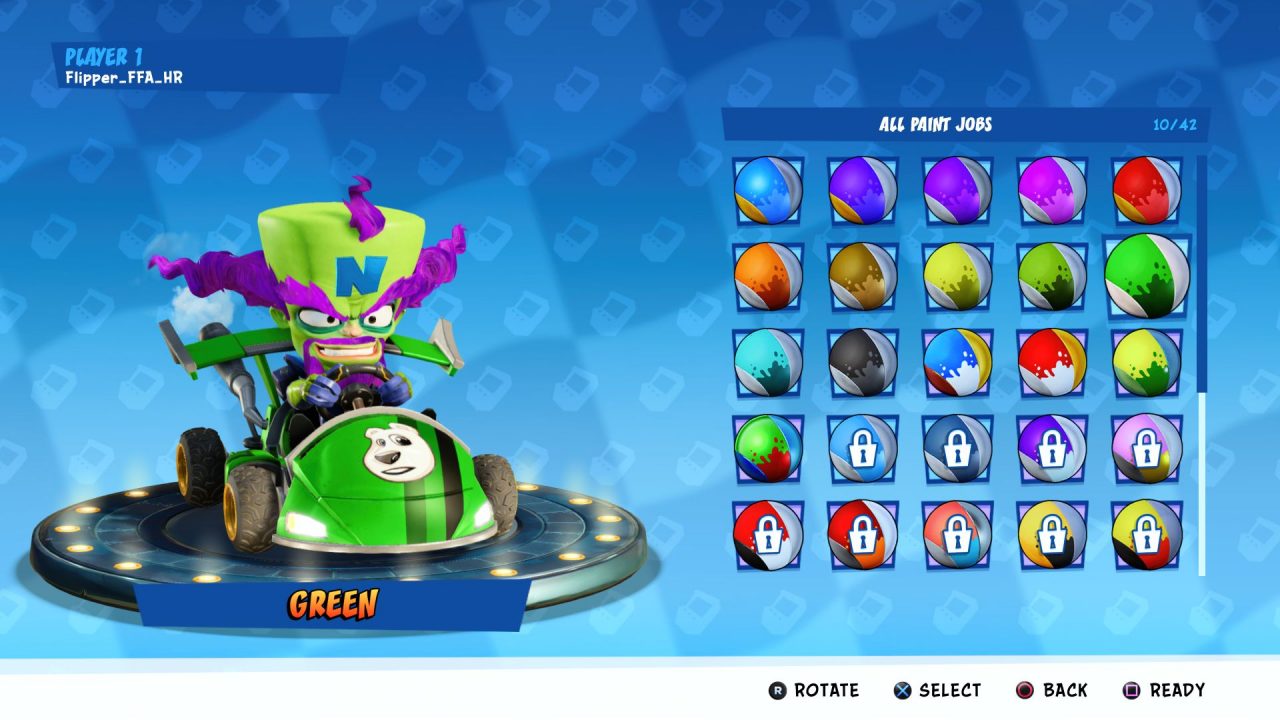Select the locked purple paint job

pyautogui.click(x=1052, y=448)
